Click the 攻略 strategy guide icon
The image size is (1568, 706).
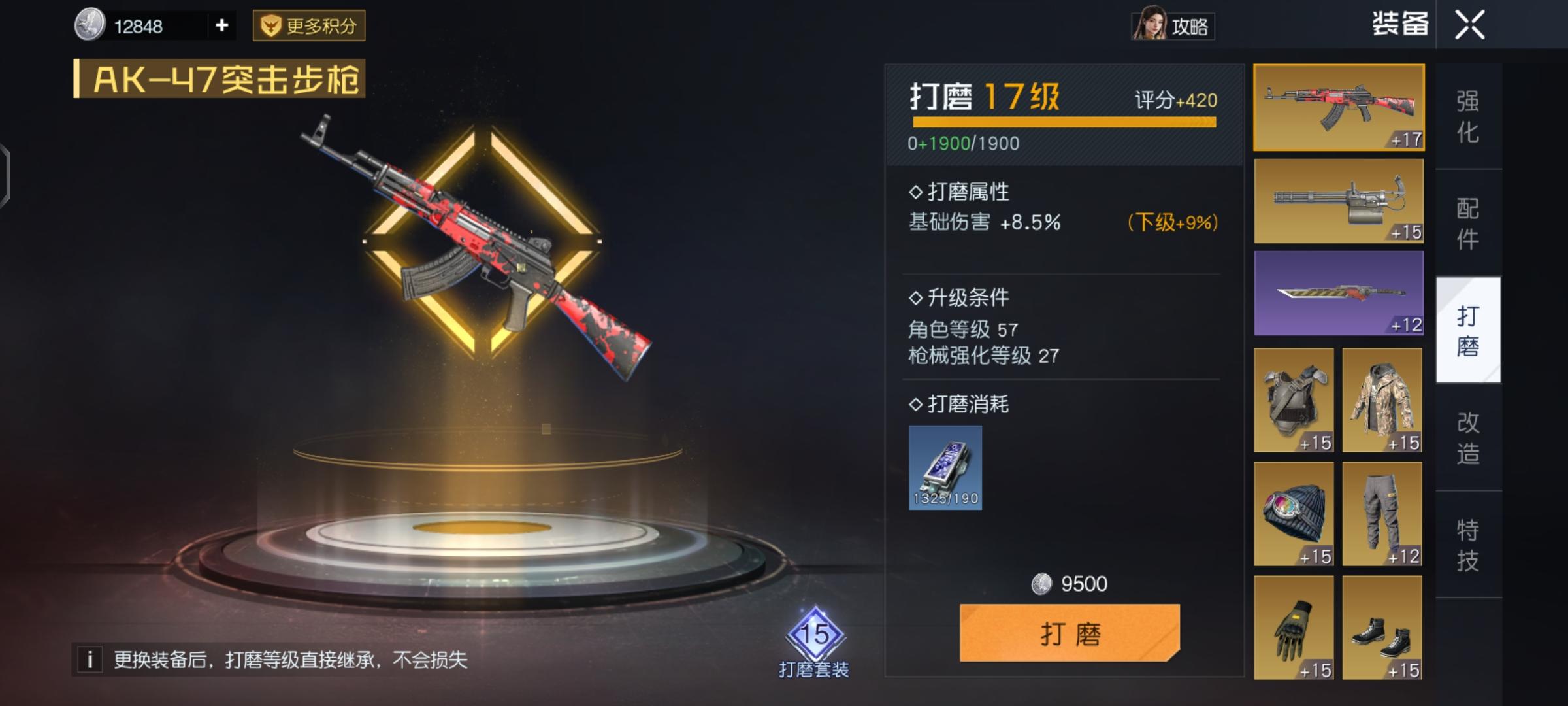coord(1173,26)
